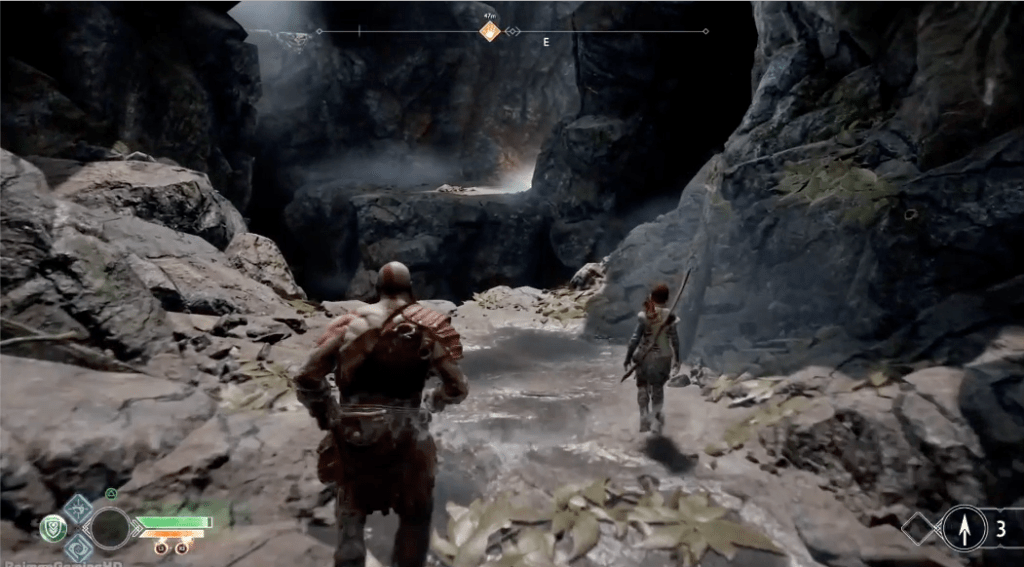The width and height of the screenshot is (1024, 567).
Task: Select Atreus's arrow icon
Action: pos(964,529)
